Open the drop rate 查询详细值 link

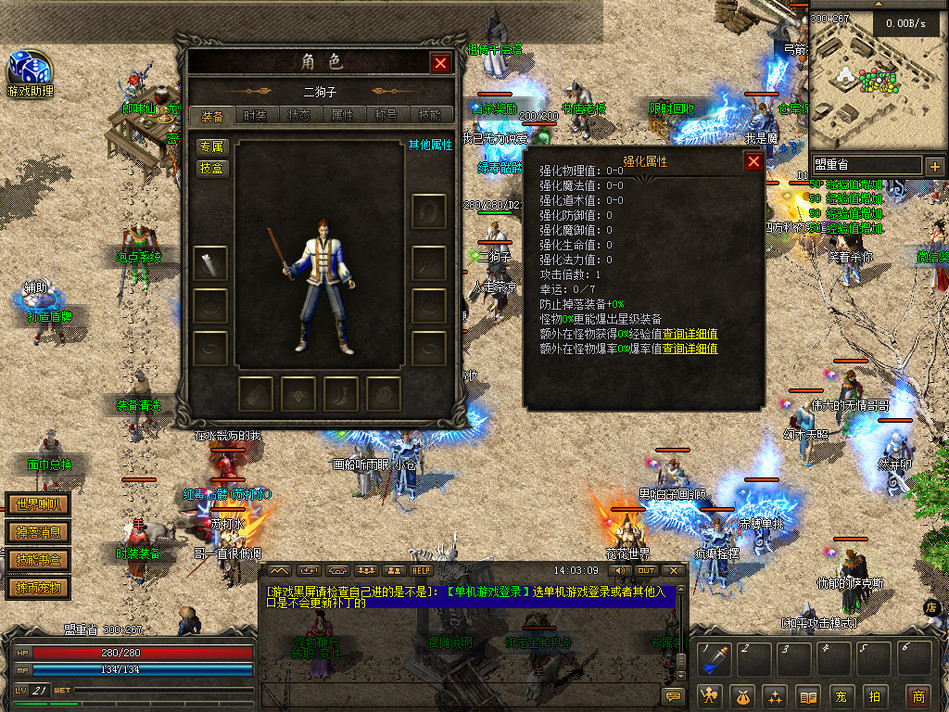[689, 349]
